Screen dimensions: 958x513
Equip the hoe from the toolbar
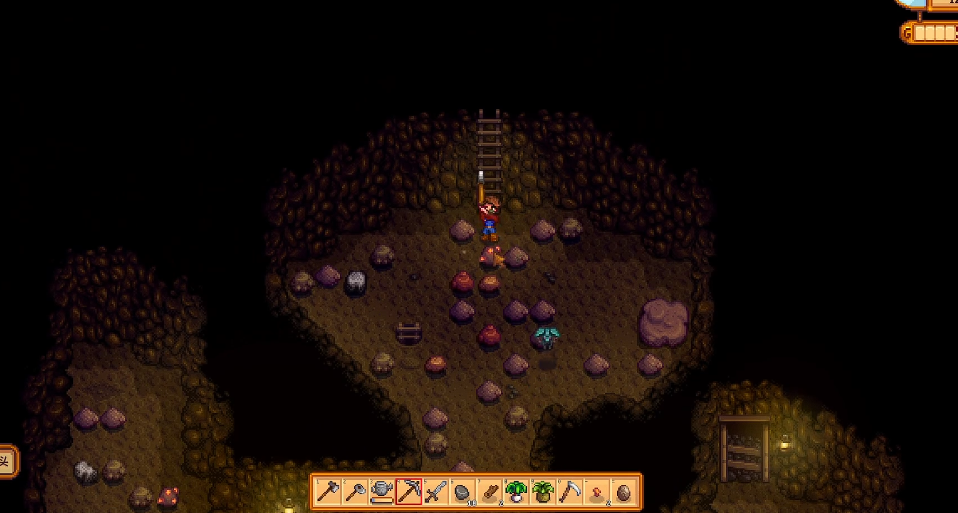354,491
